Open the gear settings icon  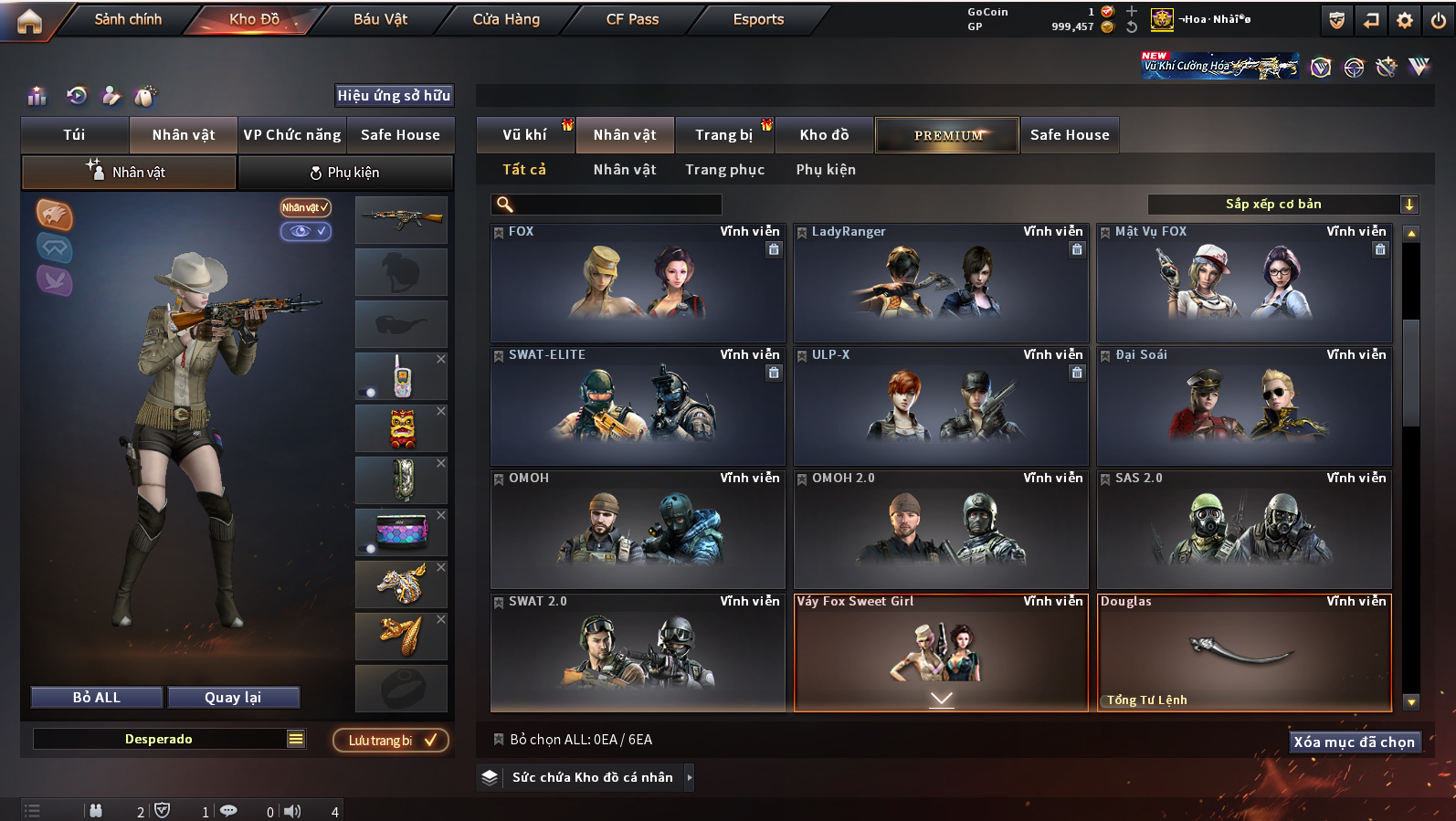coord(1405,20)
